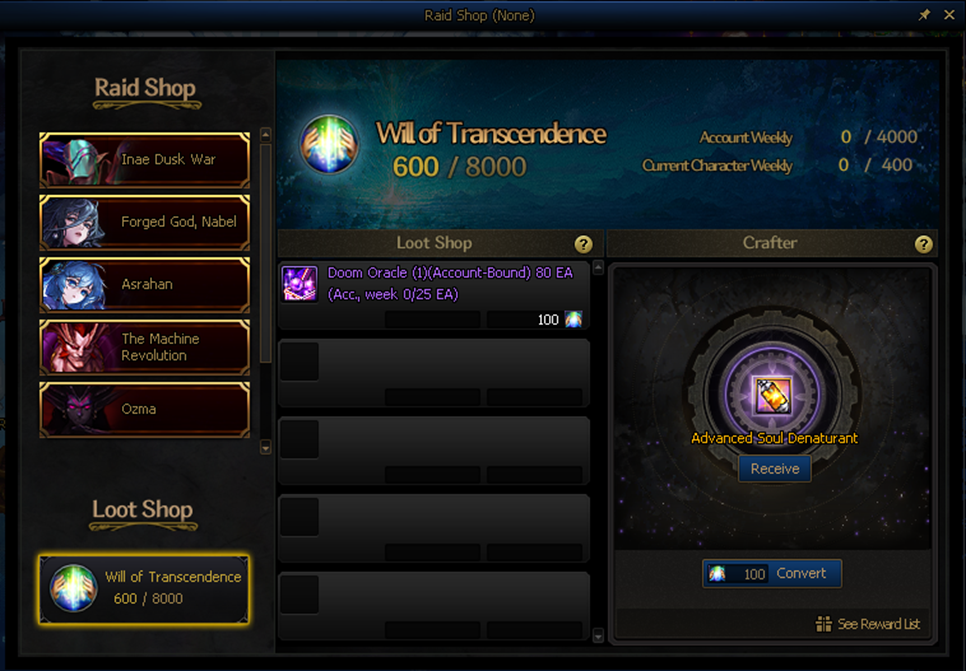Pin the Raid Shop window
This screenshot has width=966, height=671.
924,15
